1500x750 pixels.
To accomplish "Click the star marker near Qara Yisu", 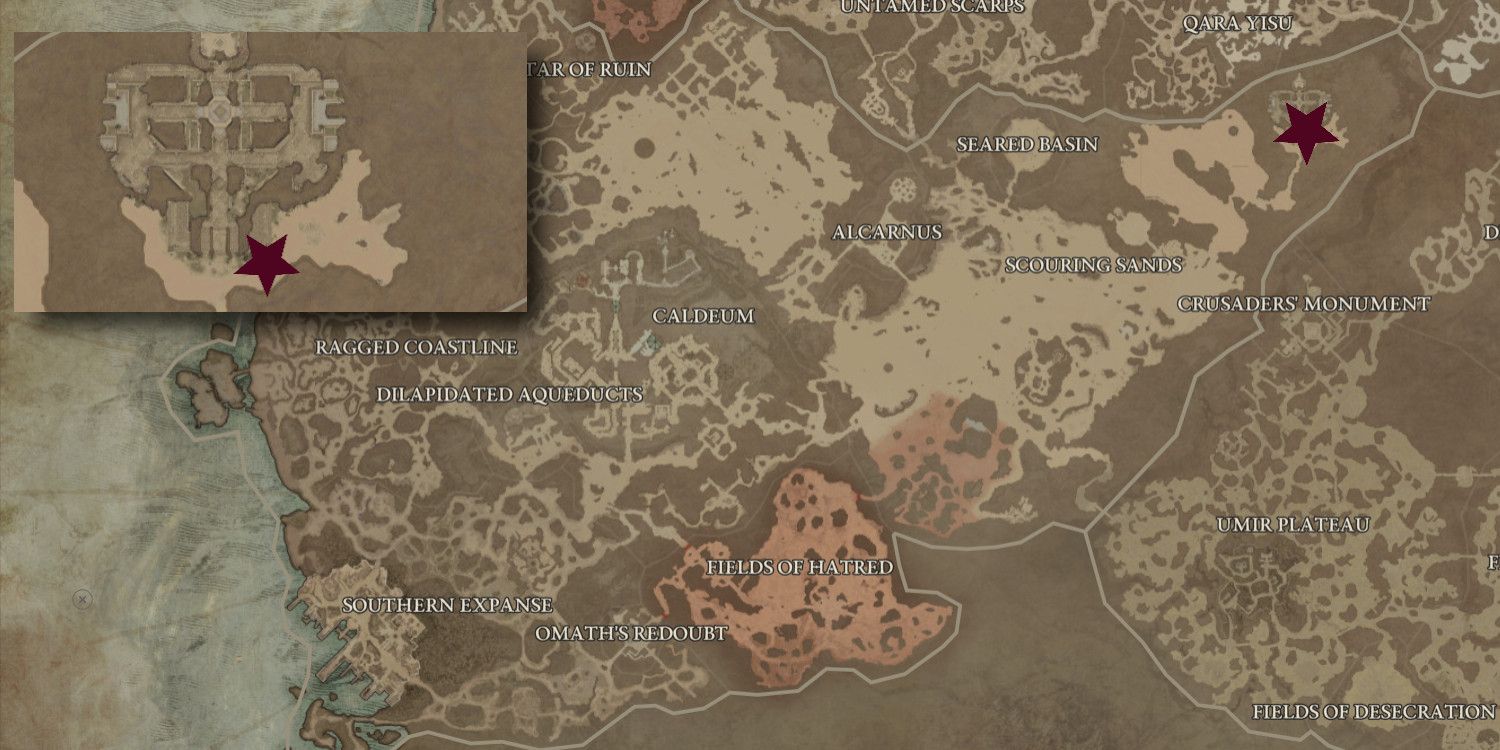I will (1306, 128).
